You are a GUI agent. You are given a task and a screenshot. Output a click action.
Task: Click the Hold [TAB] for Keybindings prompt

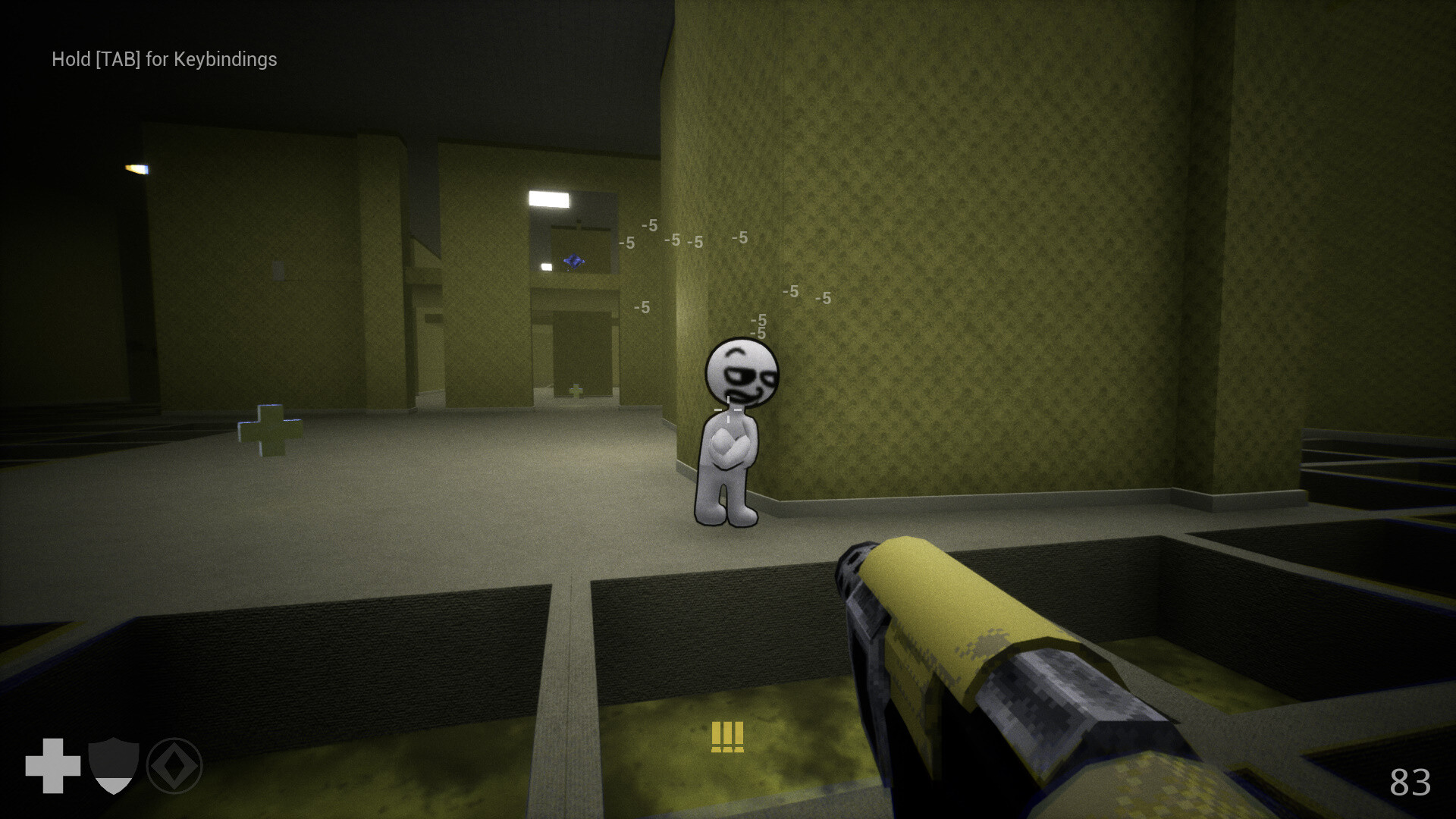[x=163, y=59]
